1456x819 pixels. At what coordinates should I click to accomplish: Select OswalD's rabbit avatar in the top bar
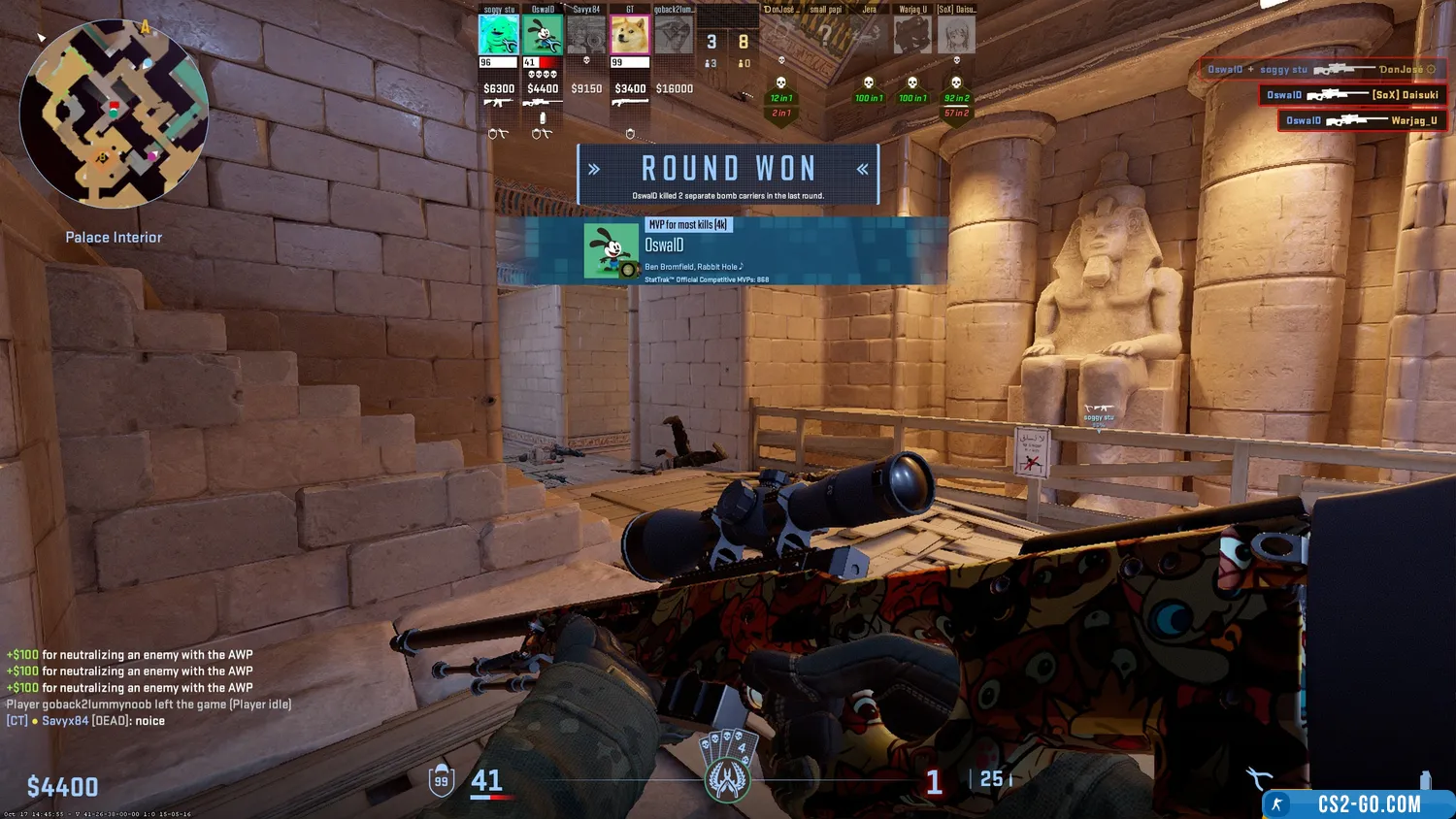[543, 36]
